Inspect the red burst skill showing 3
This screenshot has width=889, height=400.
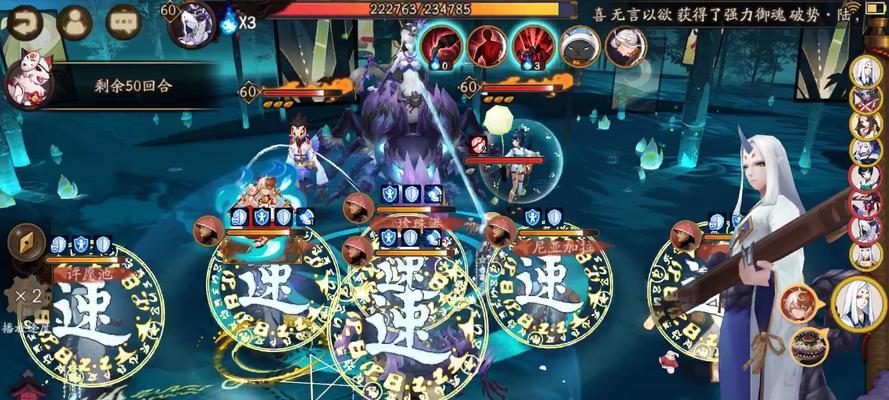pos(533,45)
